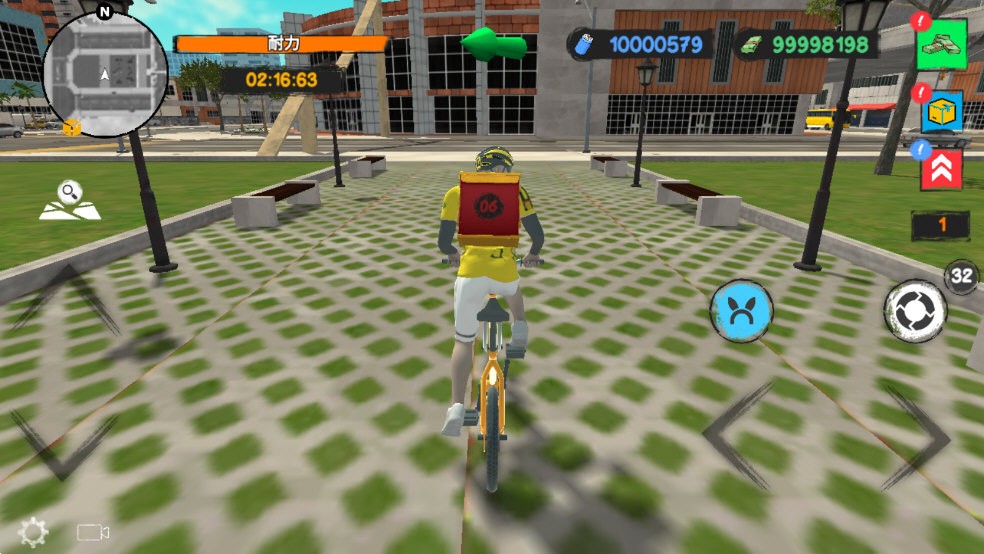
Task: Tap the round tire button
Action: click(x=915, y=311)
